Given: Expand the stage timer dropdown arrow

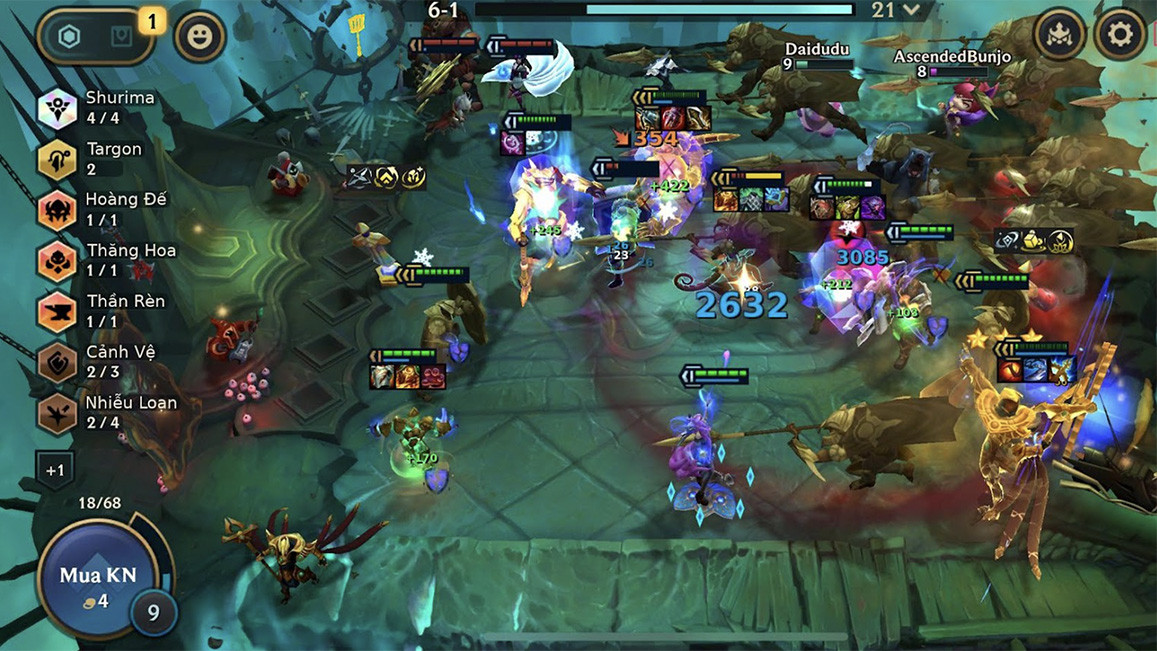Looking at the screenshot, I should tap(911, 10).
